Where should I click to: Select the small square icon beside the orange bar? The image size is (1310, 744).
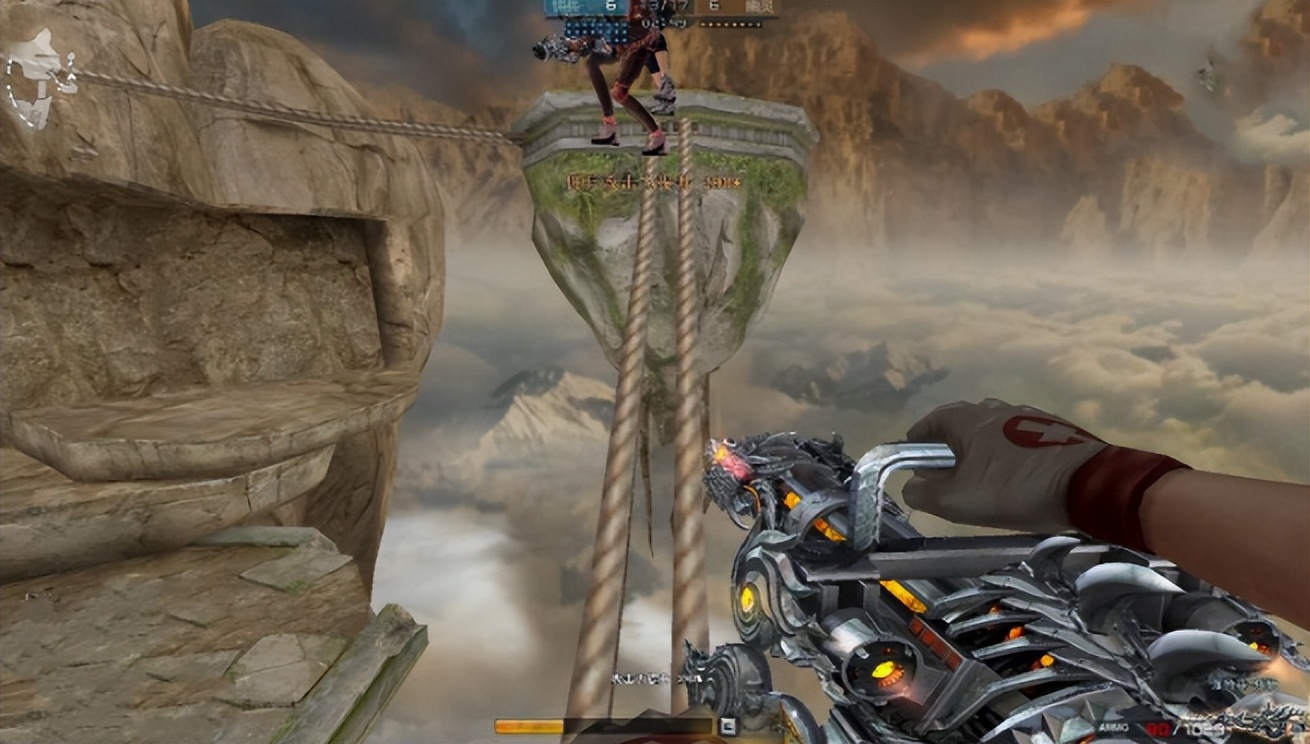click(727, 727)
